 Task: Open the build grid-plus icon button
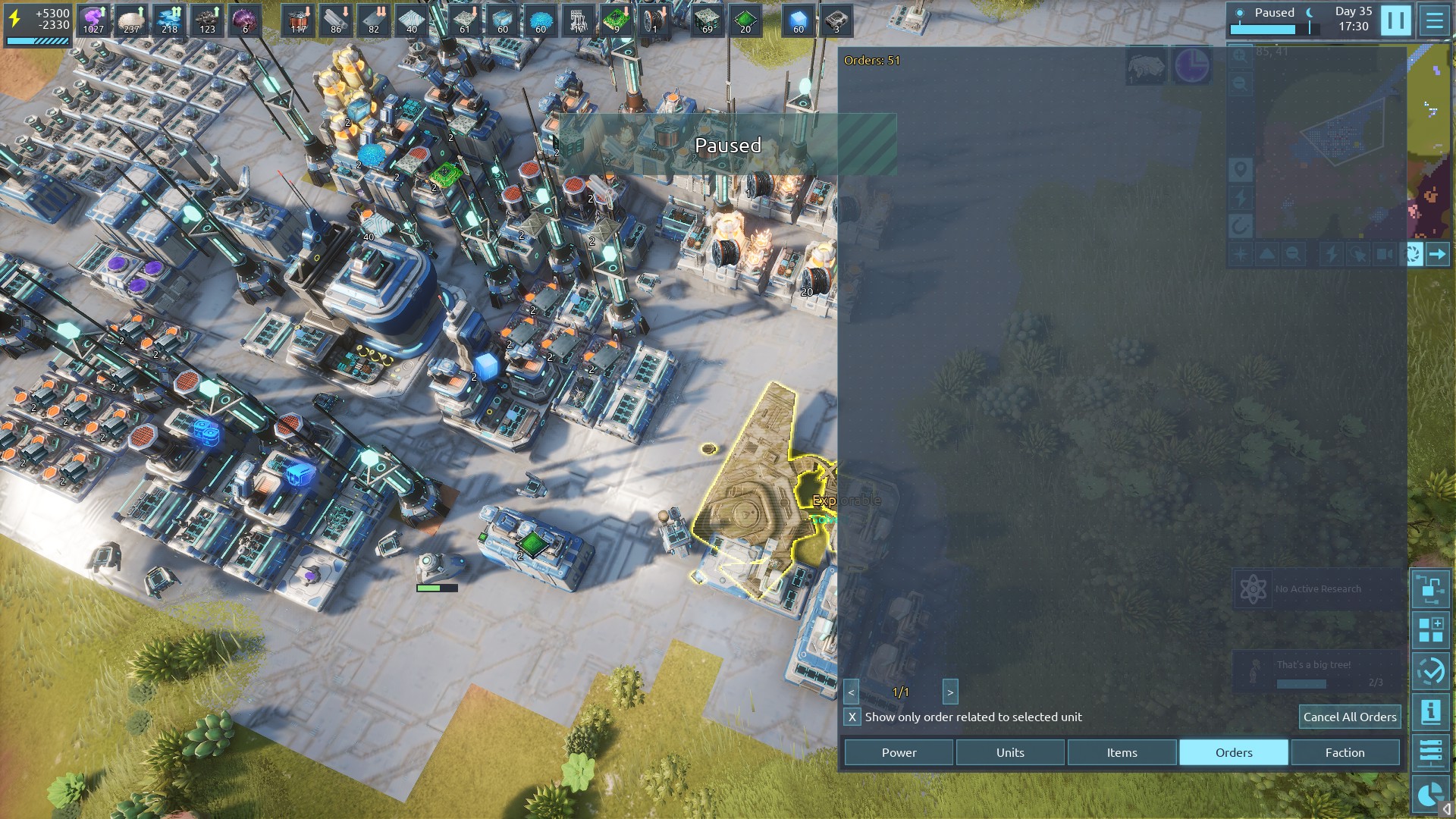tap(1430, 630)
